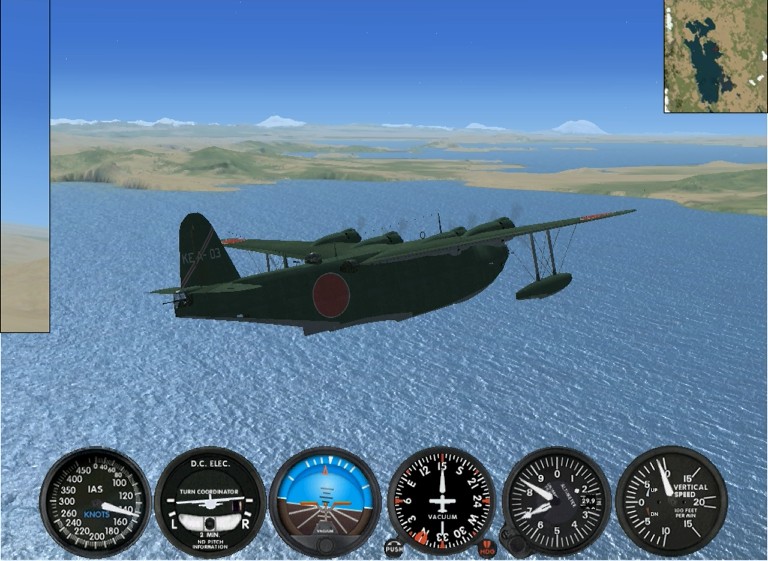Open the terrain minimap
This screenshot has width=768, height=561.
pos(716,56)
